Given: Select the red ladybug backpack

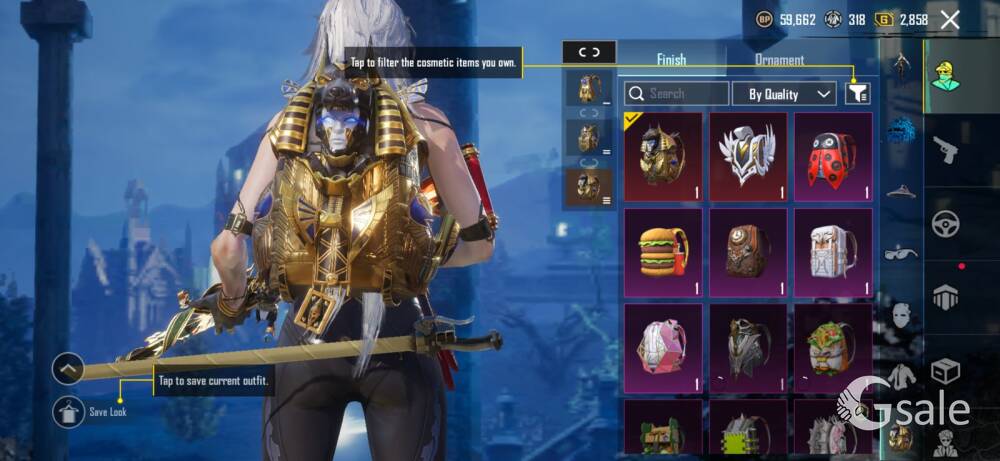Looking at the screenshot, I should point(833,156).
